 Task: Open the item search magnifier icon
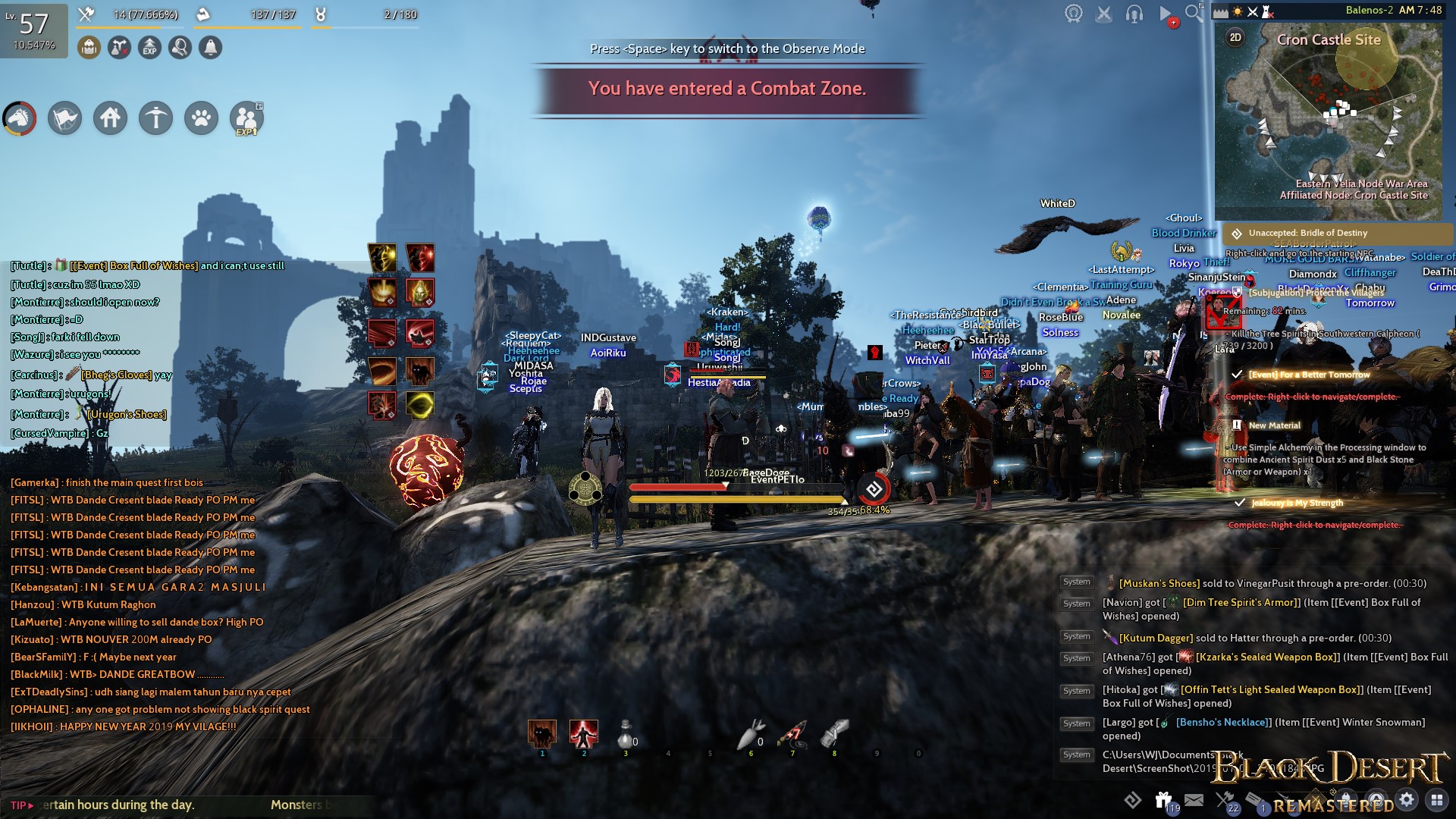point(179,47)
